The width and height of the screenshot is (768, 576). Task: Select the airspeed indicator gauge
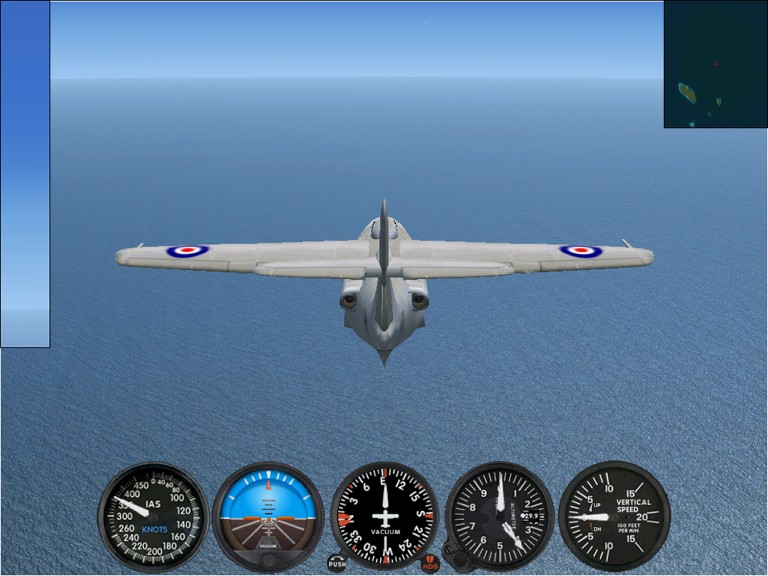pos(153,516)
